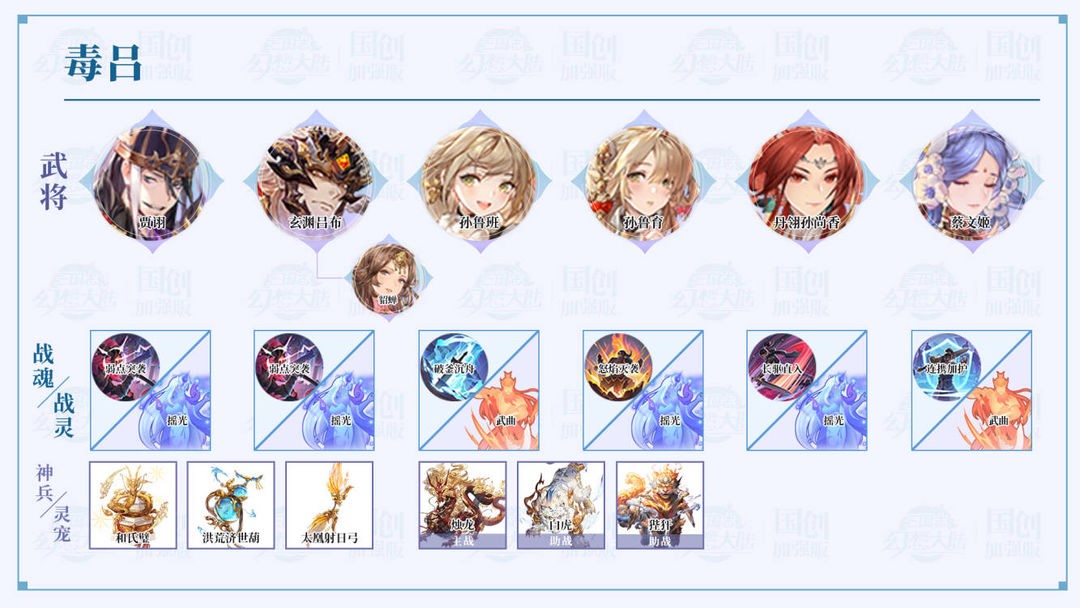
Task: Select the 烛龙 main-battle pet
Action: (462, 504)
